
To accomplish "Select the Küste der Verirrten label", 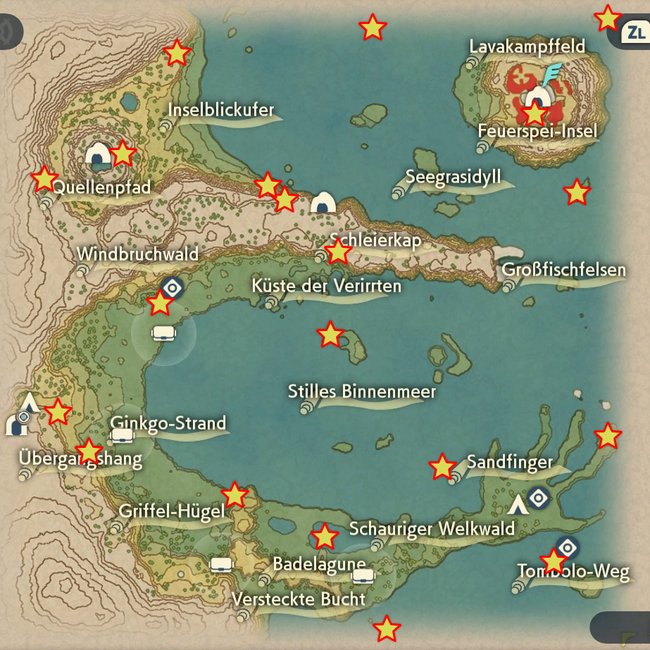I will (327, 287).
